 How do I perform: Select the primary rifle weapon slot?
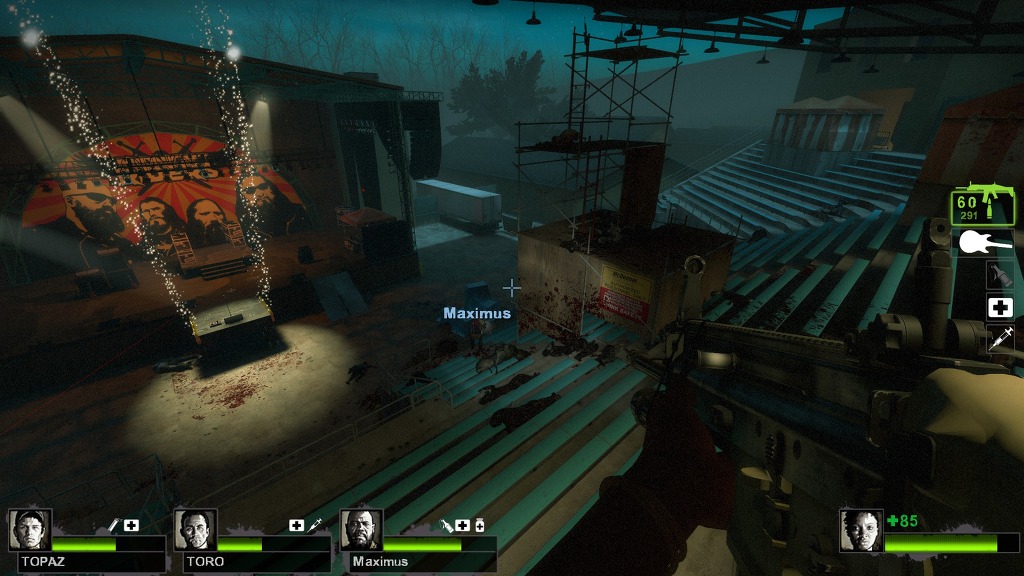point(983,205)
